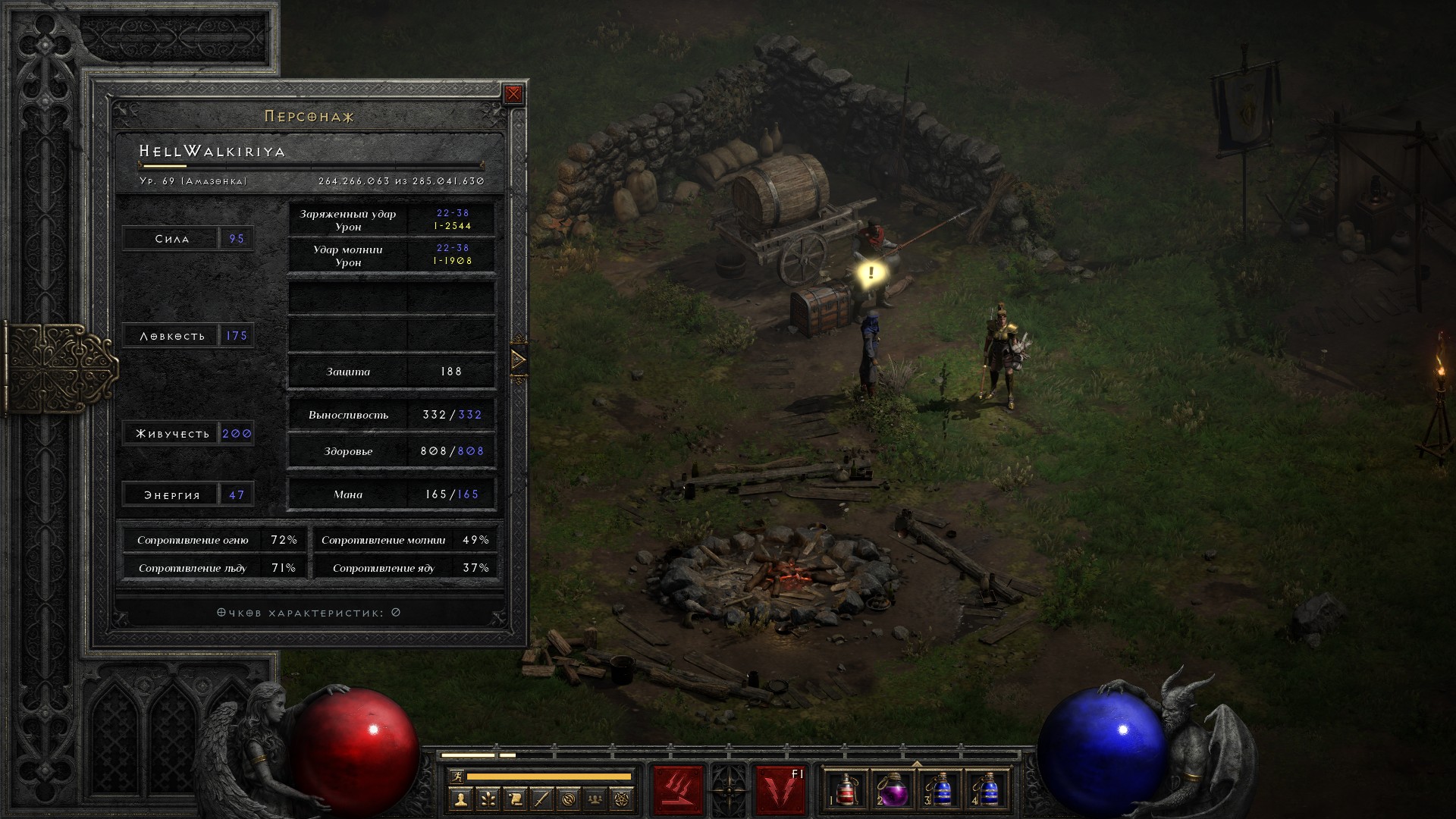Click the pentagram icon in the mini menu

click(623, 799)
